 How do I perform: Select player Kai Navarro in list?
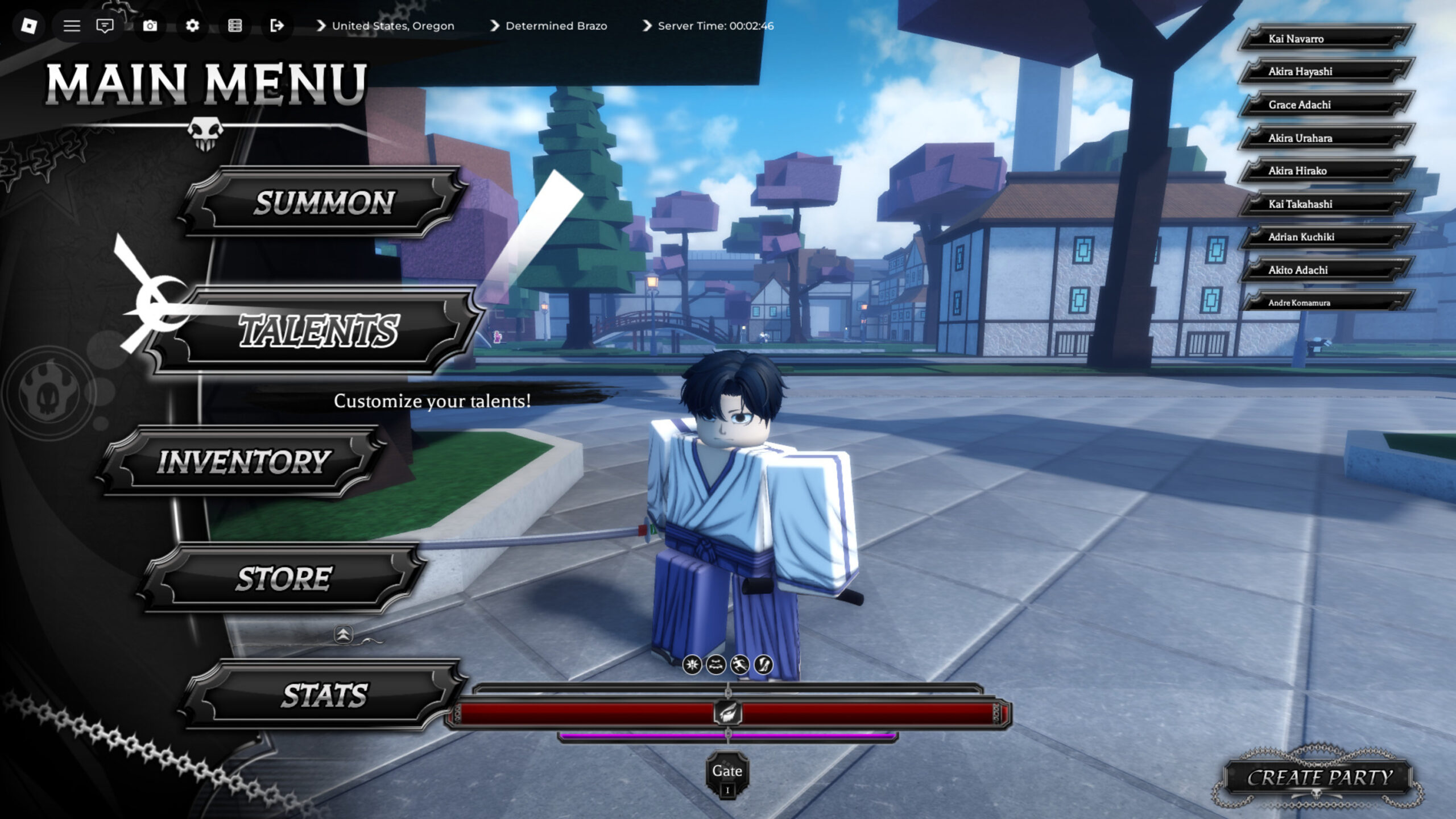tap(1325, 39)
